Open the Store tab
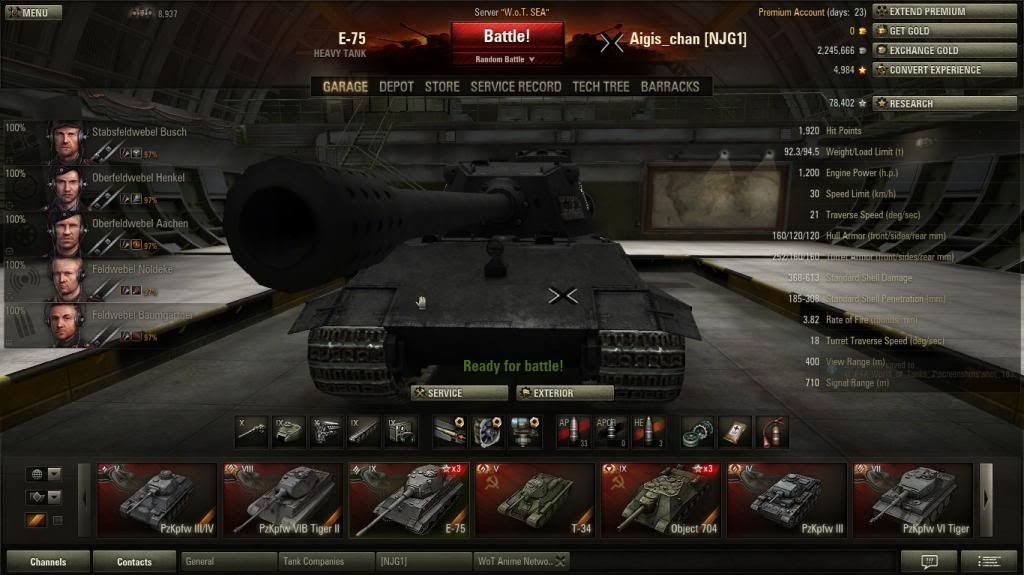The width and height of the screenshot is (1024, 575). point(442,87)
